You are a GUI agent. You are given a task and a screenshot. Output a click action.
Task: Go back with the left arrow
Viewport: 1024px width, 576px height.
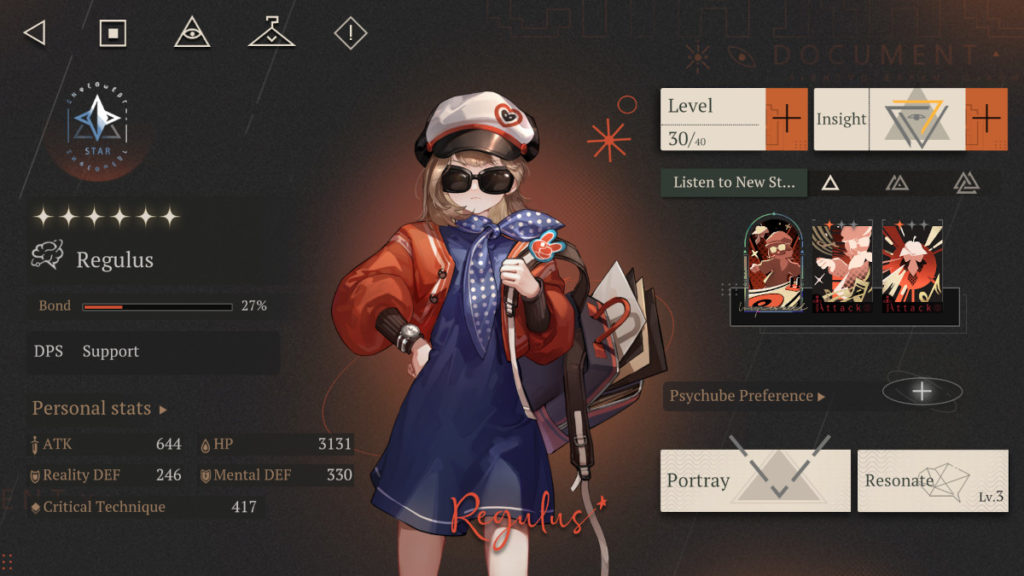35,33
